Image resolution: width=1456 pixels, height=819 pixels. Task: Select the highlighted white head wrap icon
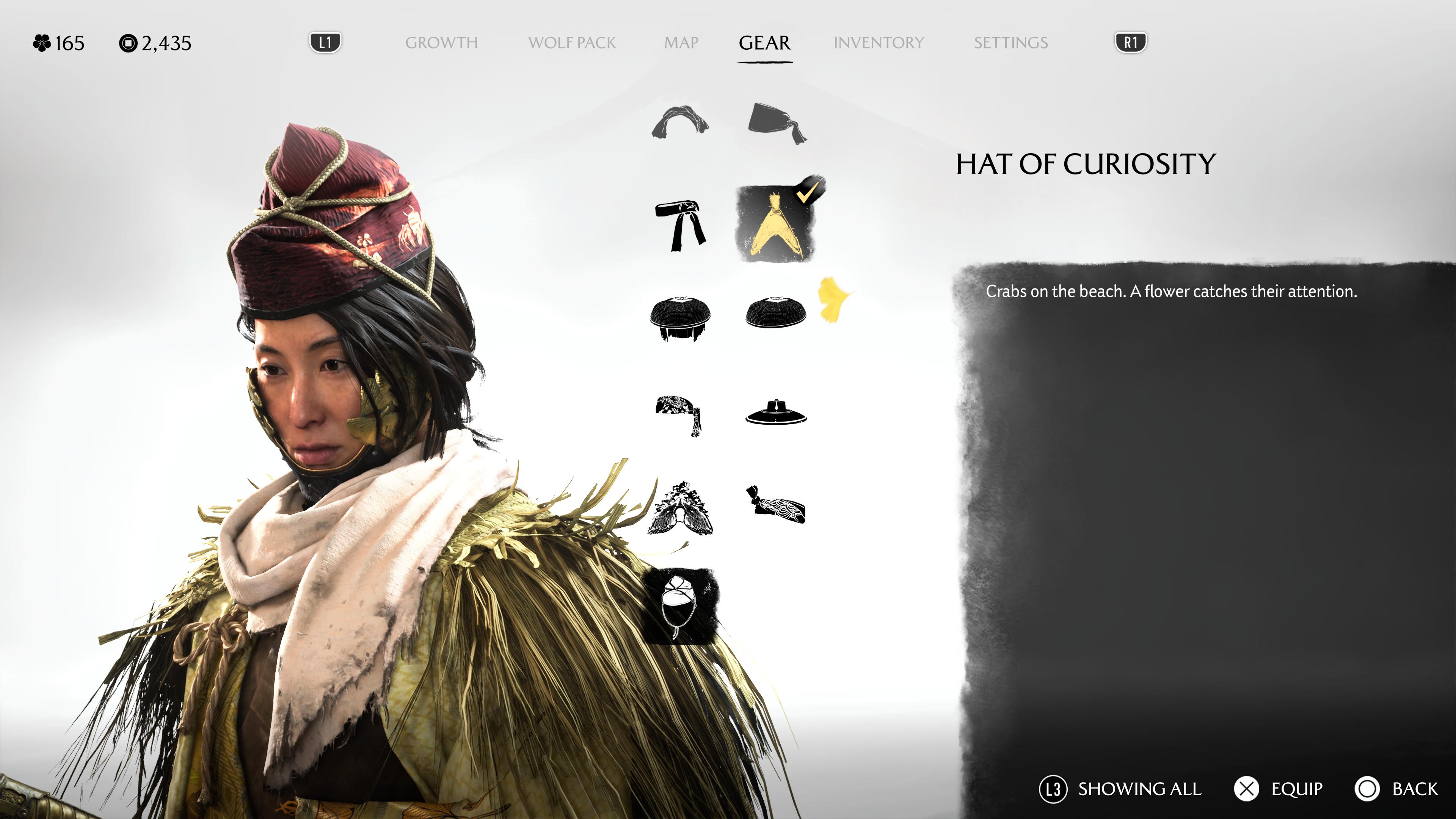point(681,606)
